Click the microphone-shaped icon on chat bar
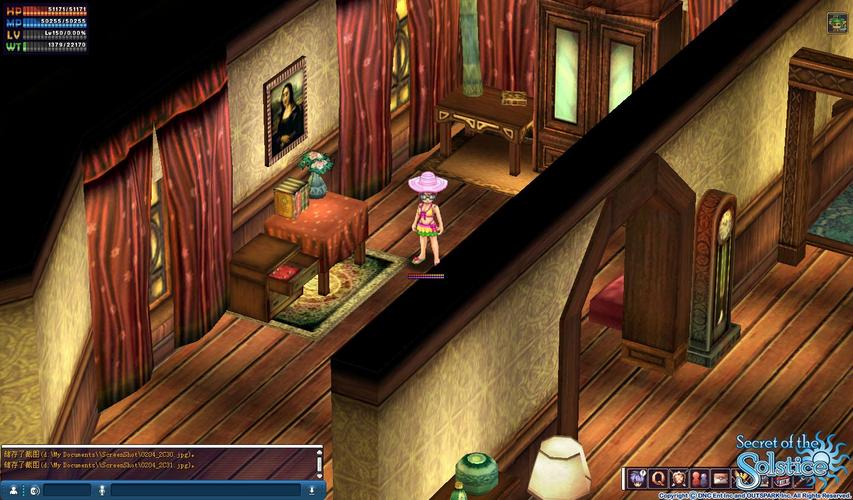 (x=101, y=490)
